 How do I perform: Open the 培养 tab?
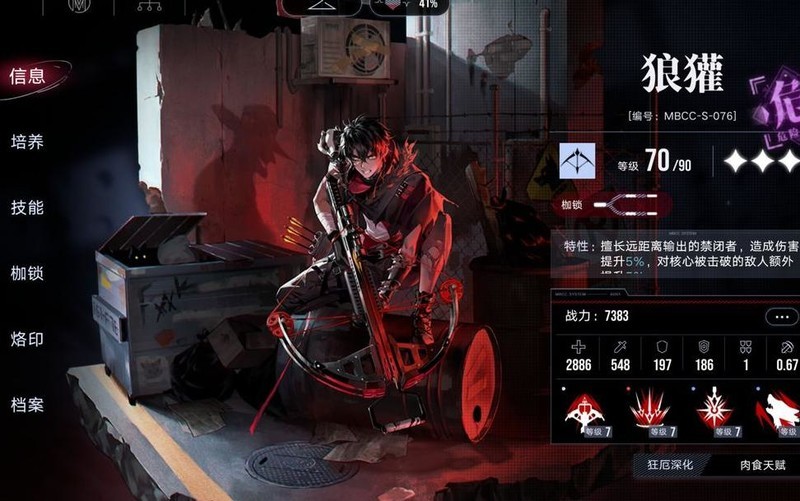pyautogui.click(x=27, y=142)
